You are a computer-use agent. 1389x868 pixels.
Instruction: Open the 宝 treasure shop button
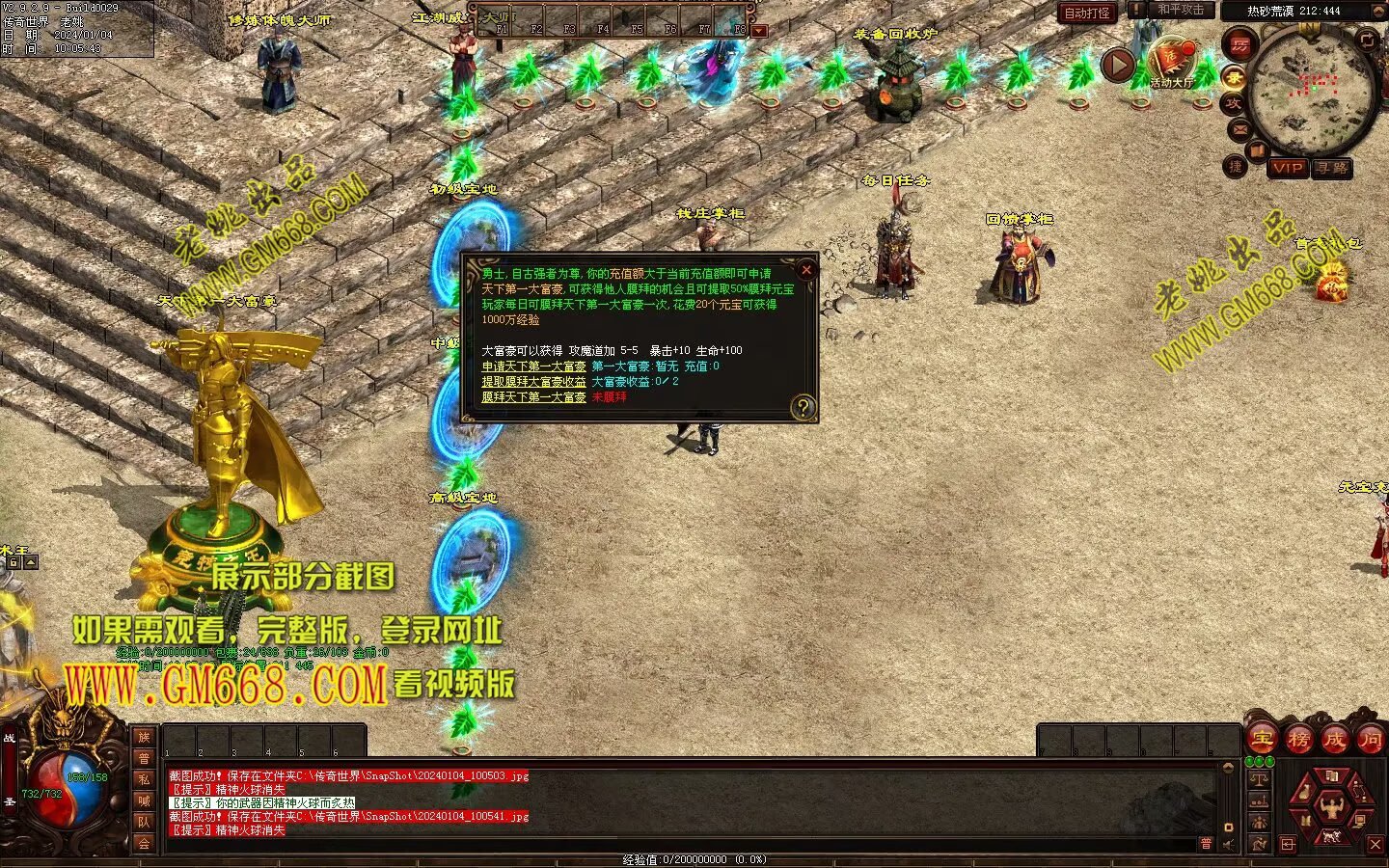(1262, 741)
